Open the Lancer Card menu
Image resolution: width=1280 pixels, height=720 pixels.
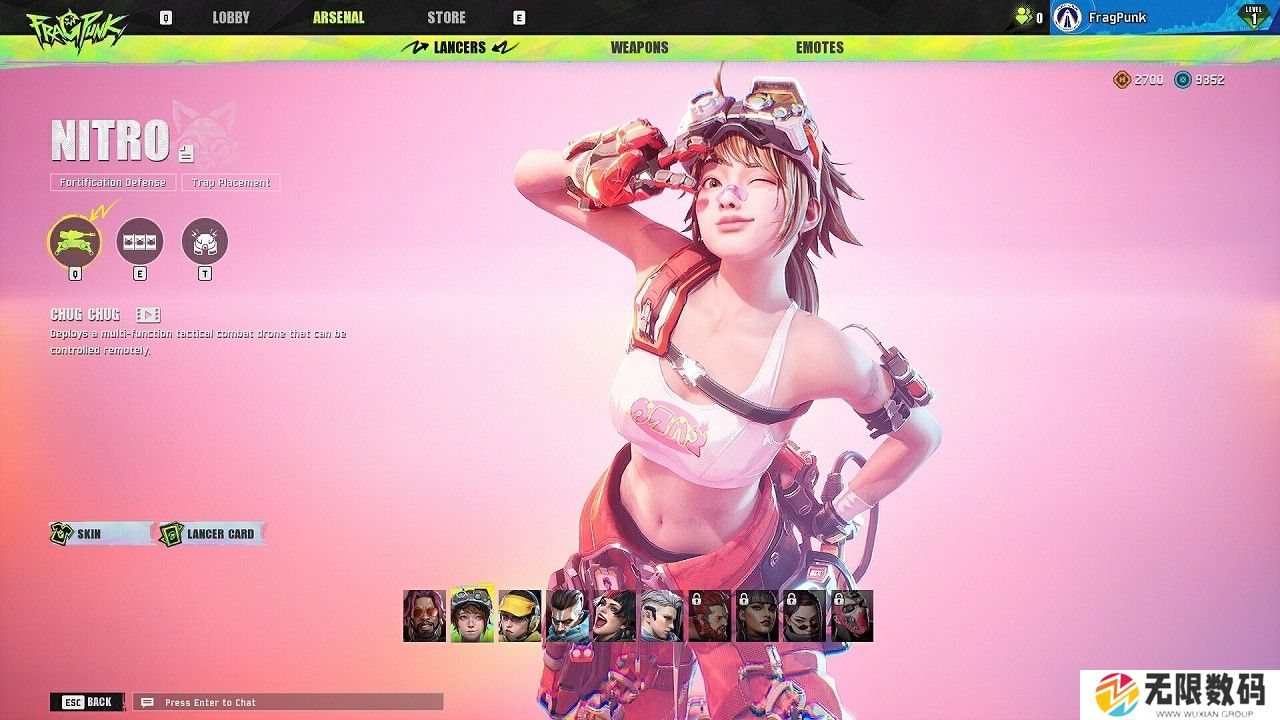coord(210,534)
